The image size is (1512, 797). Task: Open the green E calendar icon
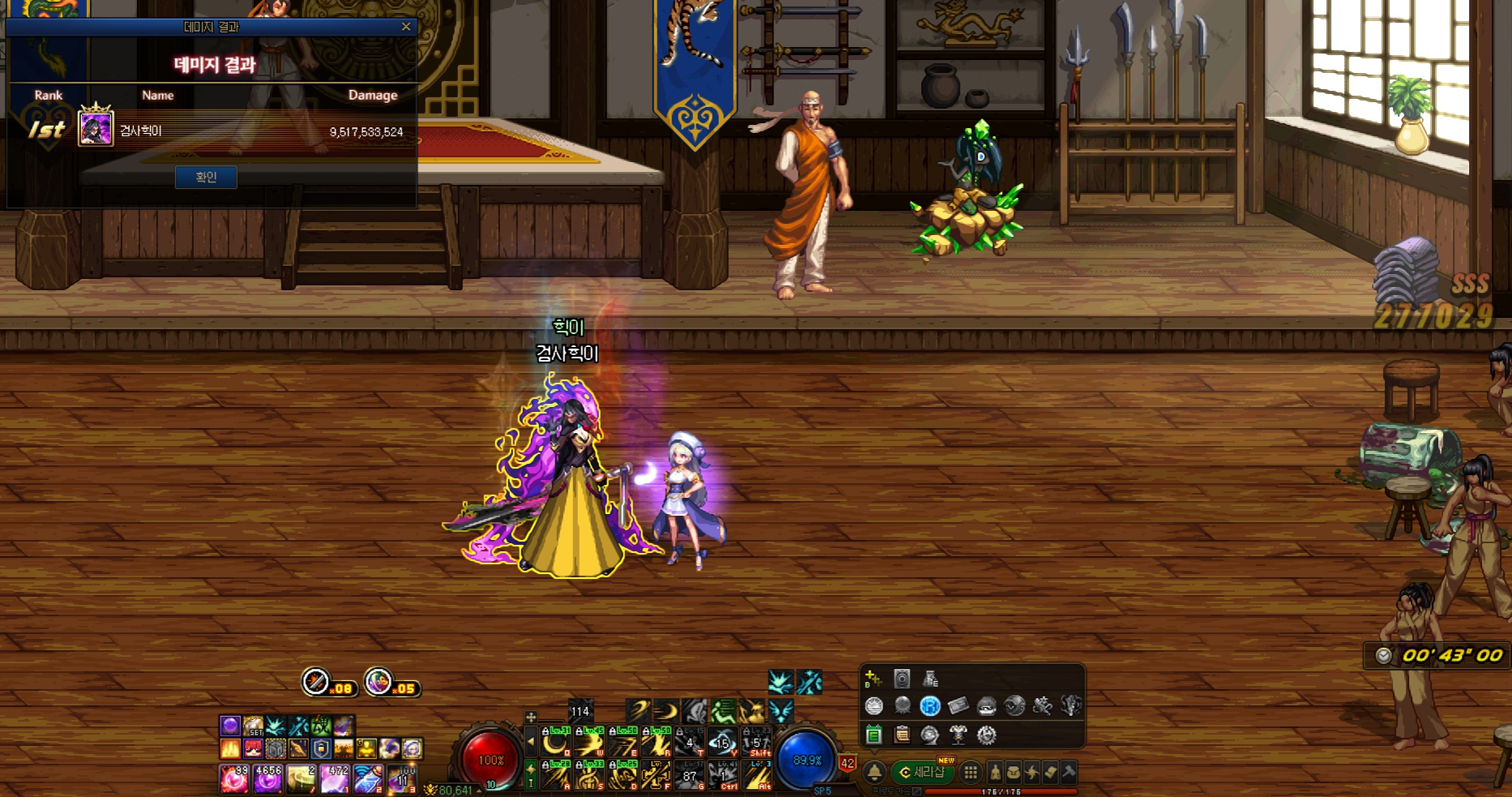click(874, 735)
